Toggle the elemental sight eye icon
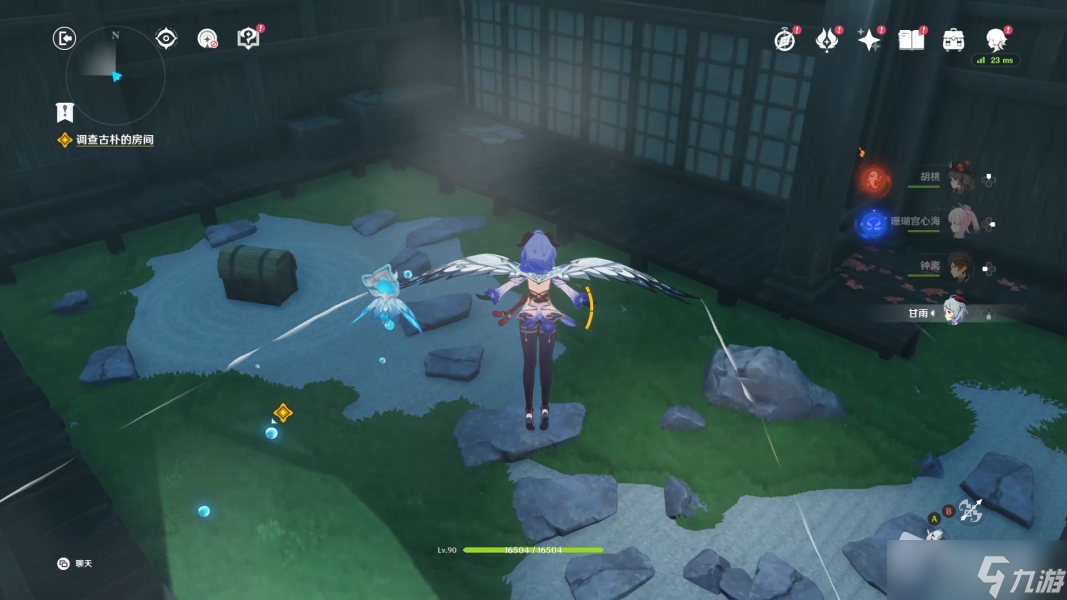 click(166, 38)
